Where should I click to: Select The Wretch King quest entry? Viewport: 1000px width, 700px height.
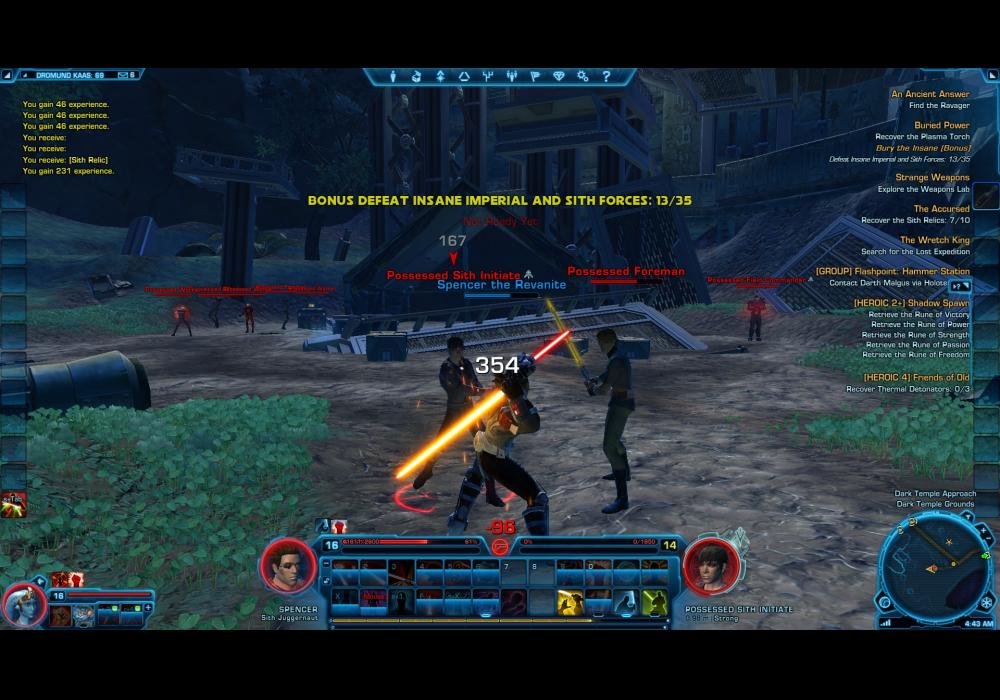coord(934,240)
